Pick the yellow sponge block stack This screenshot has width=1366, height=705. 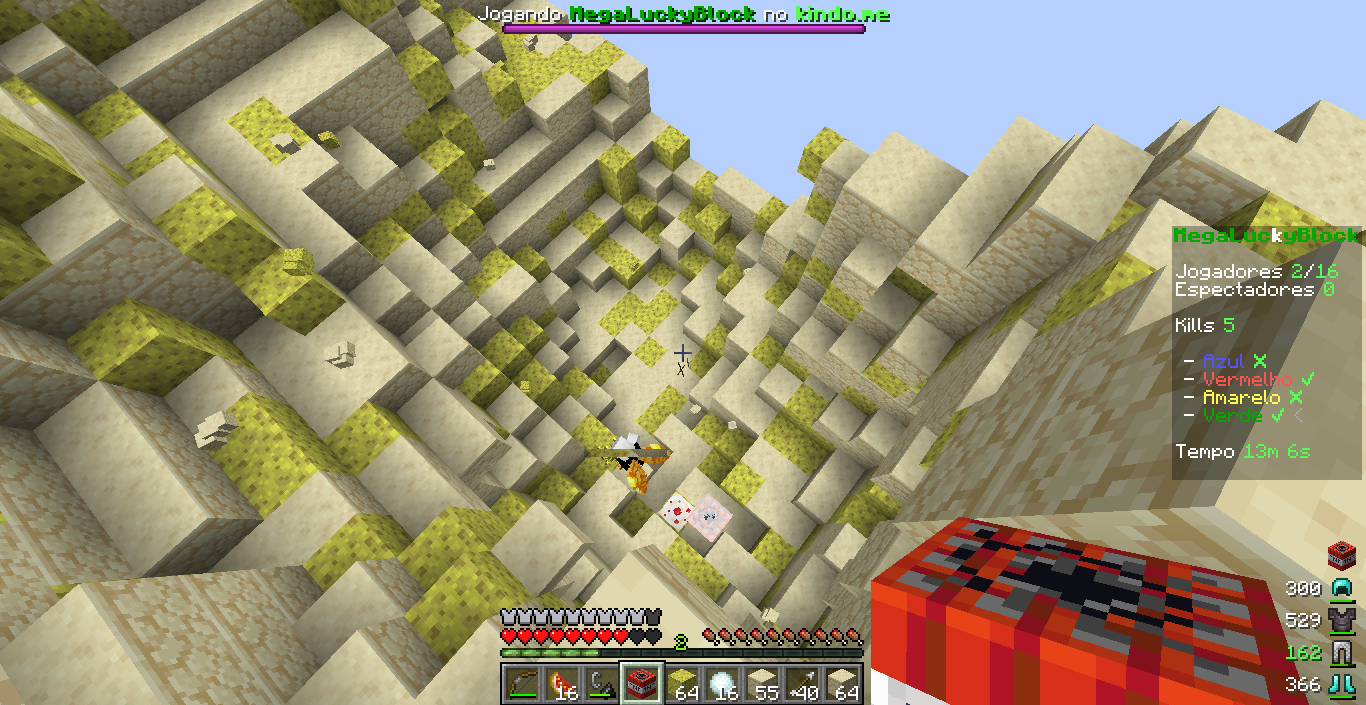[681, 684]
